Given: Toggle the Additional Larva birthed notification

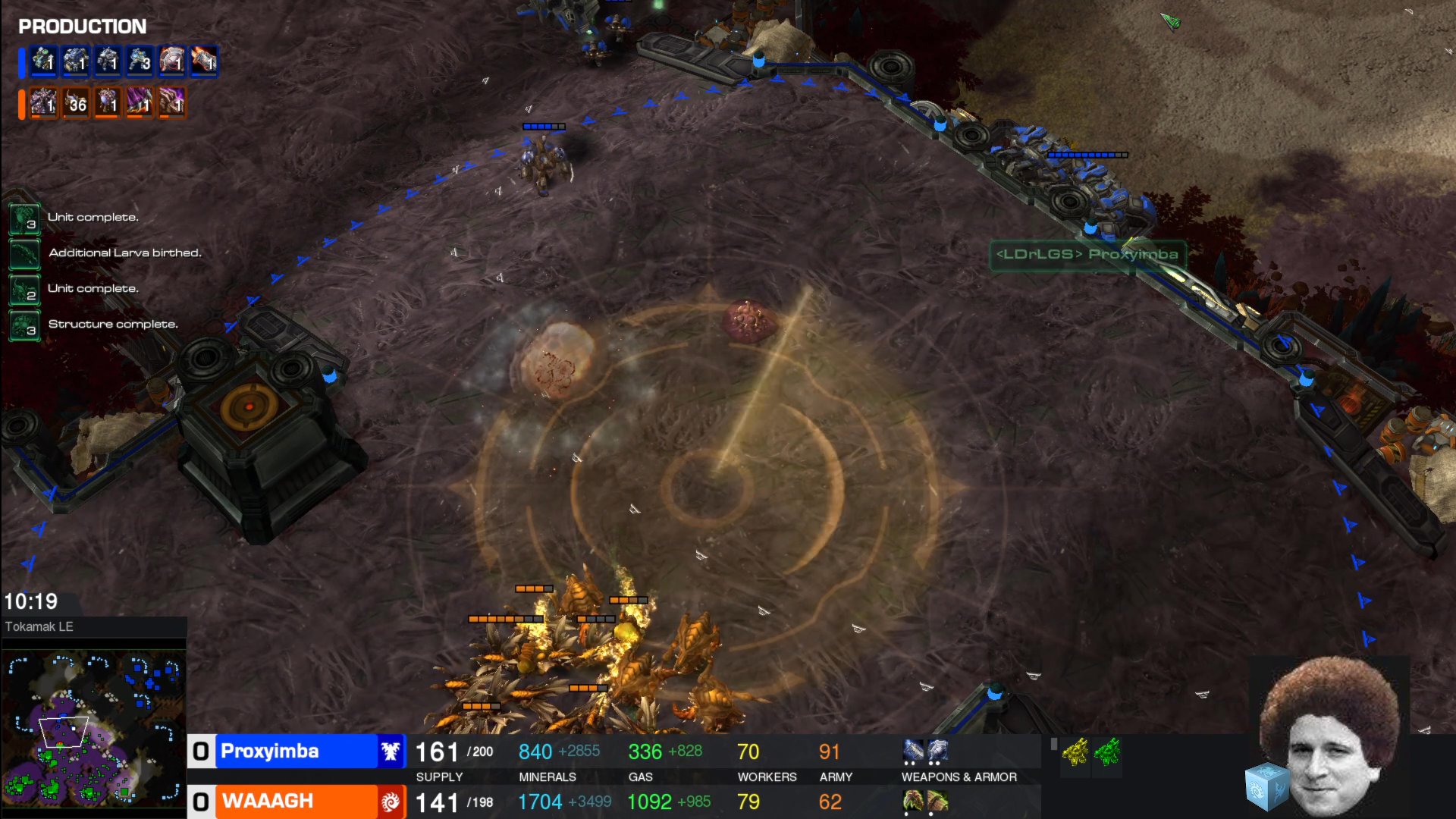Looking at the screenshot, I should (x=25, y=253).
